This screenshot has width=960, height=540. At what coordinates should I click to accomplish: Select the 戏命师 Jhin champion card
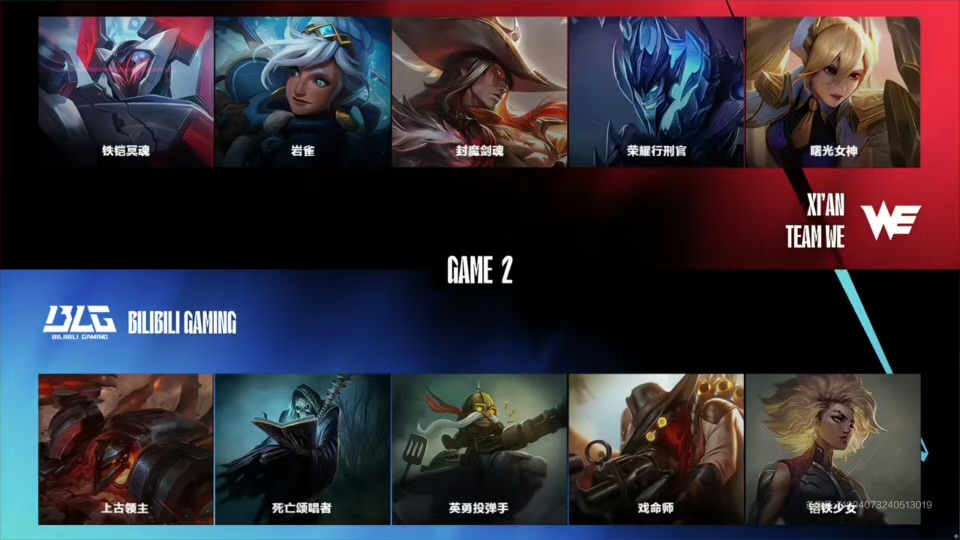pos(656,449)
